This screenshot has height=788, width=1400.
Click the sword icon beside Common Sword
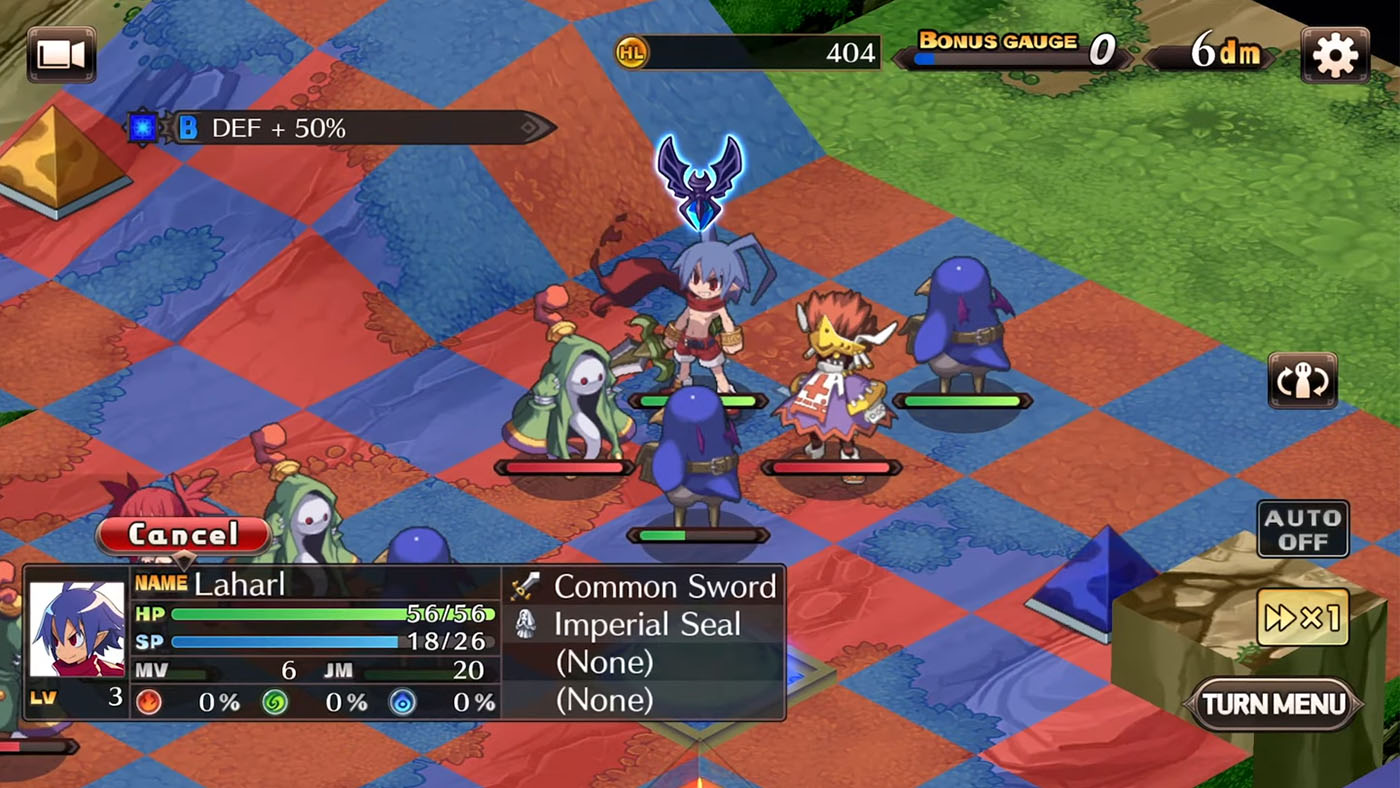[x=524, y=585]
